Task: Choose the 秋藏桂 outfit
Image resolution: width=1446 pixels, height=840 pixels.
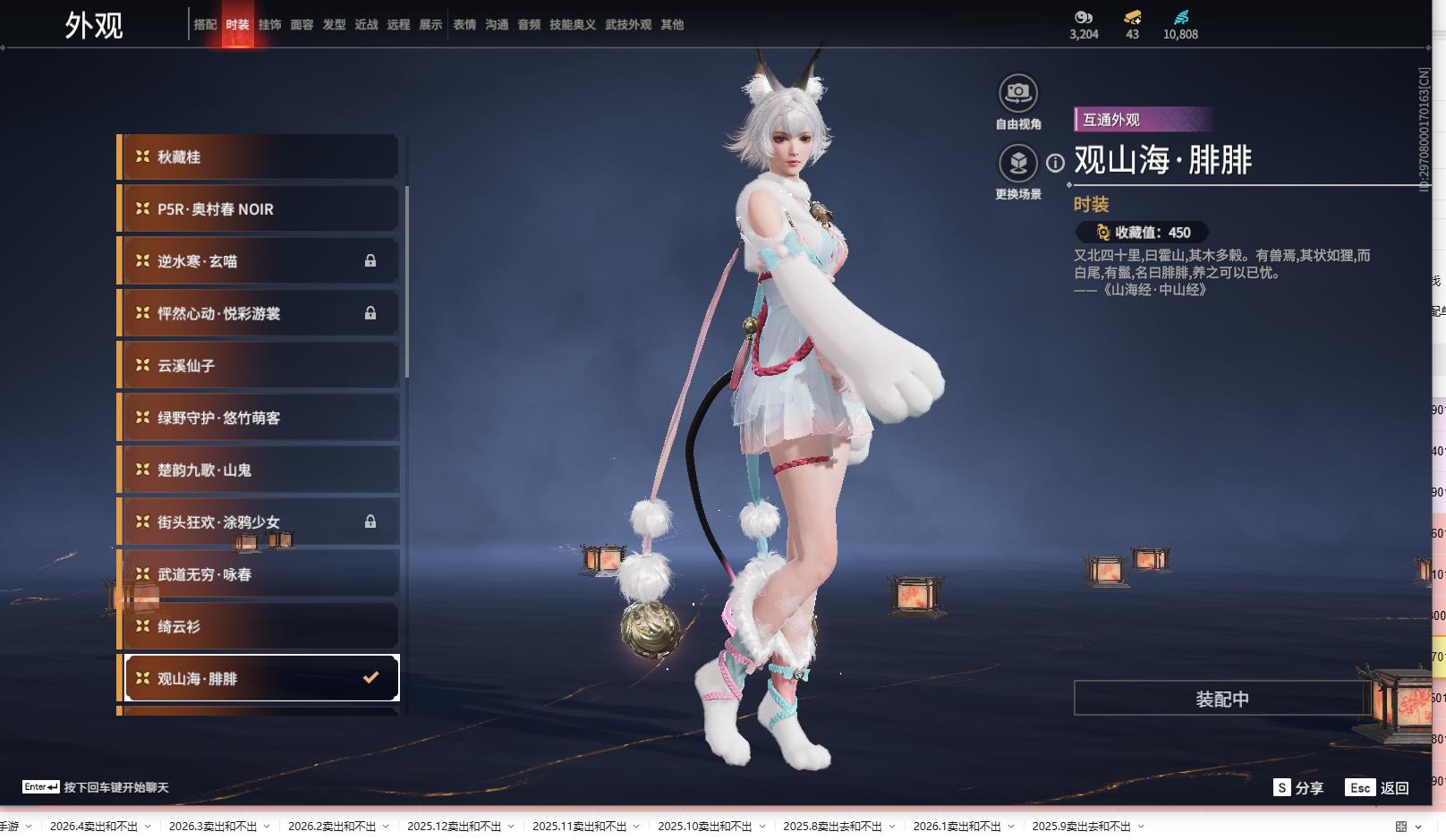Action: point(259,157)
